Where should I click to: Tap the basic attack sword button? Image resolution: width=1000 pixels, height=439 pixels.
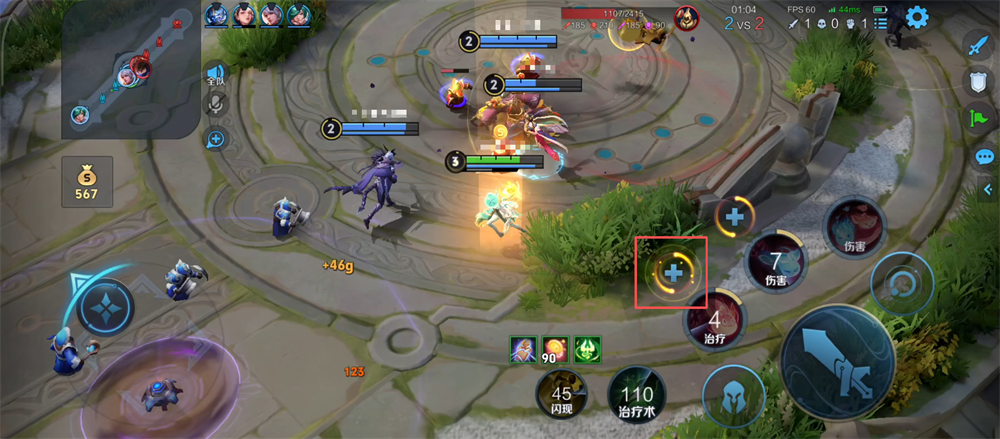pos(837,361)
